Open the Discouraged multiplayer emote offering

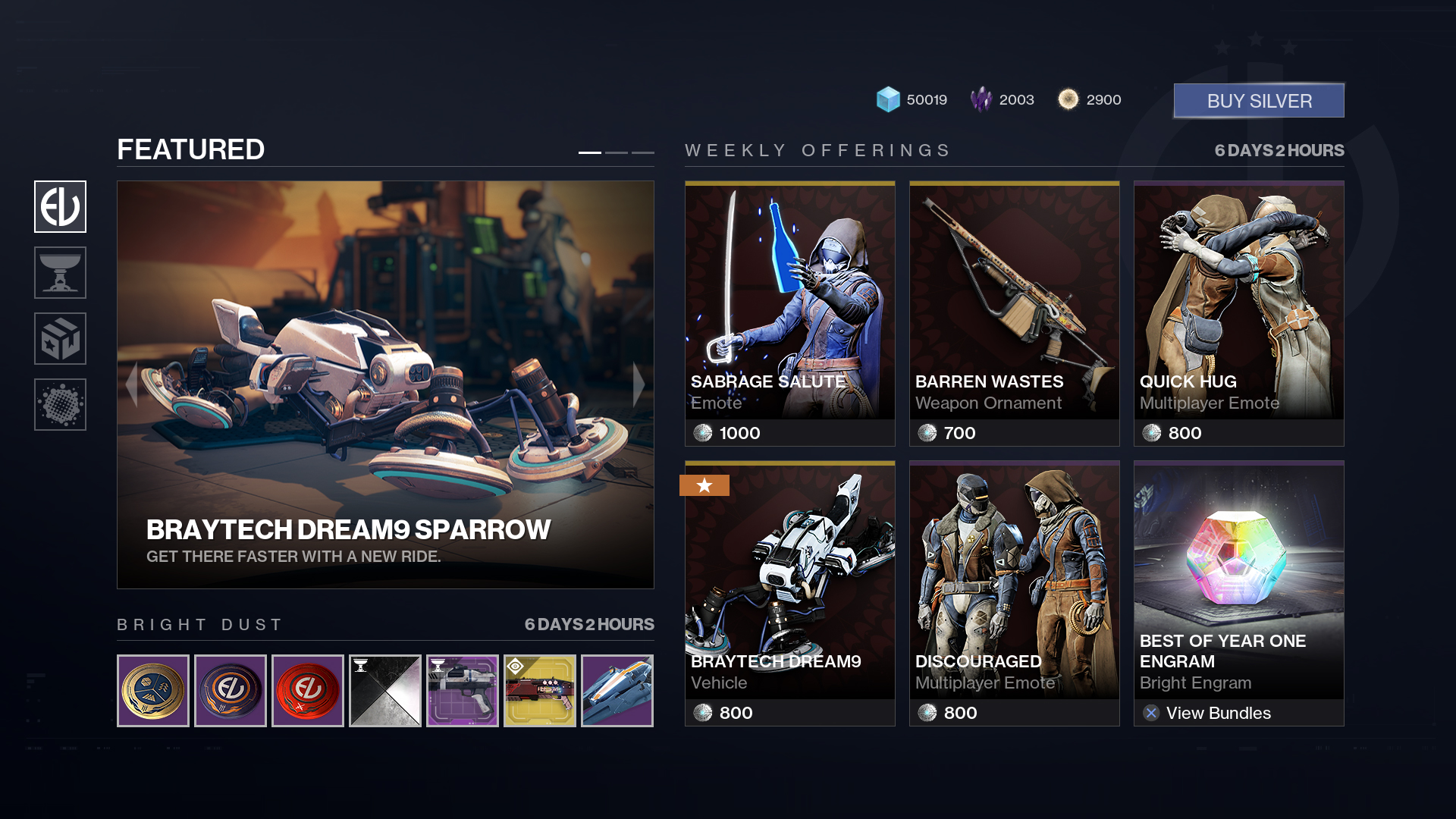point(1014,593)
